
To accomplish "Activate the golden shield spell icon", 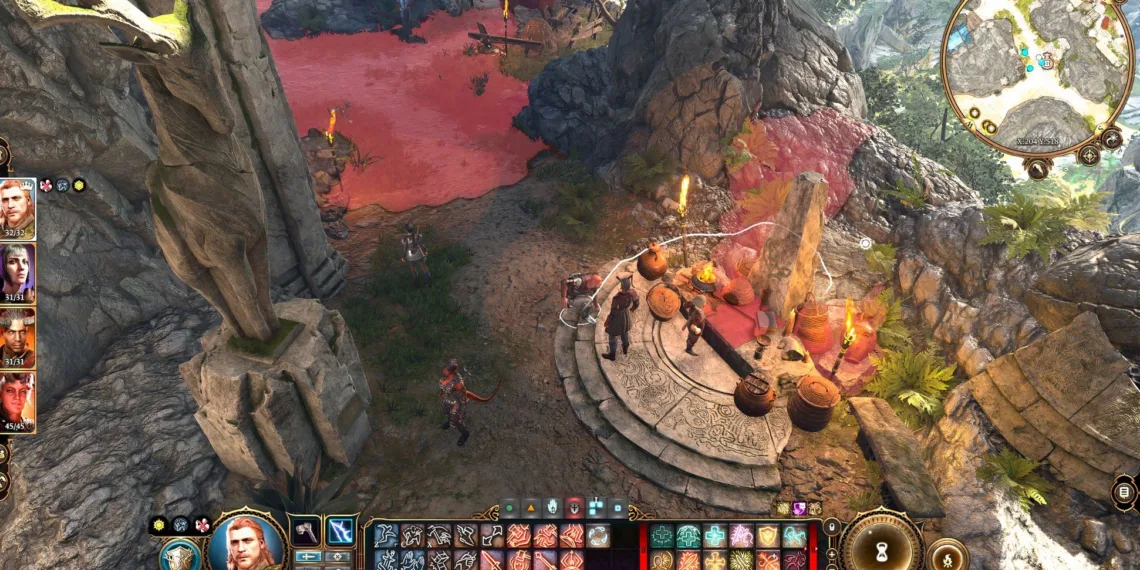I will click(x=767, y=537).
